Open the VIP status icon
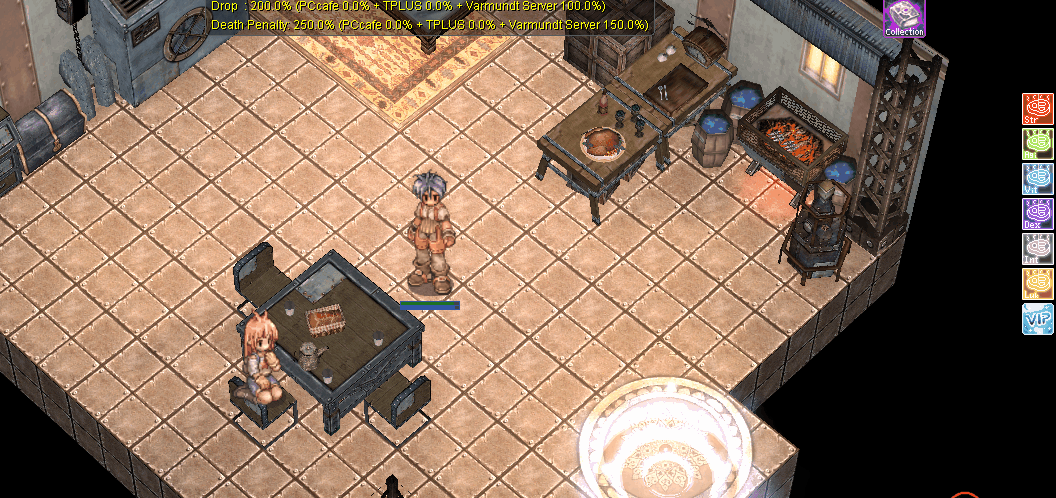 click(x=1038, y=319)
